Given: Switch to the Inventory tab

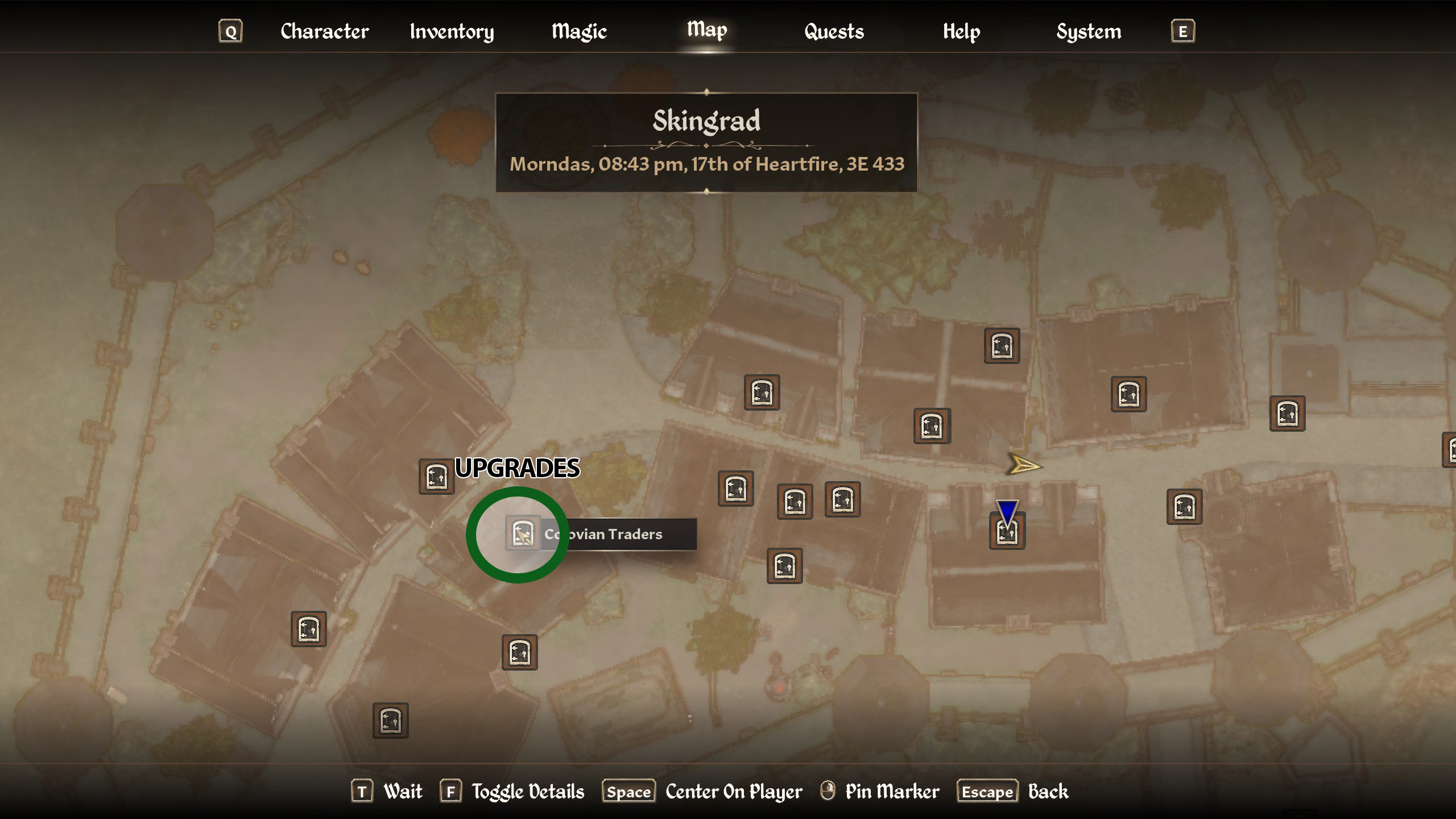Looking at the screenshot, I should (451, 32).
